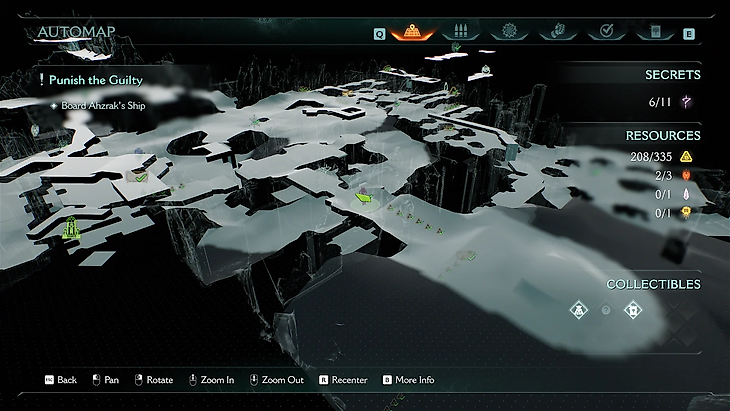This screenshot has width=730, height=411.
Task: Click the green arrow player marker
Action: (364, 198)
